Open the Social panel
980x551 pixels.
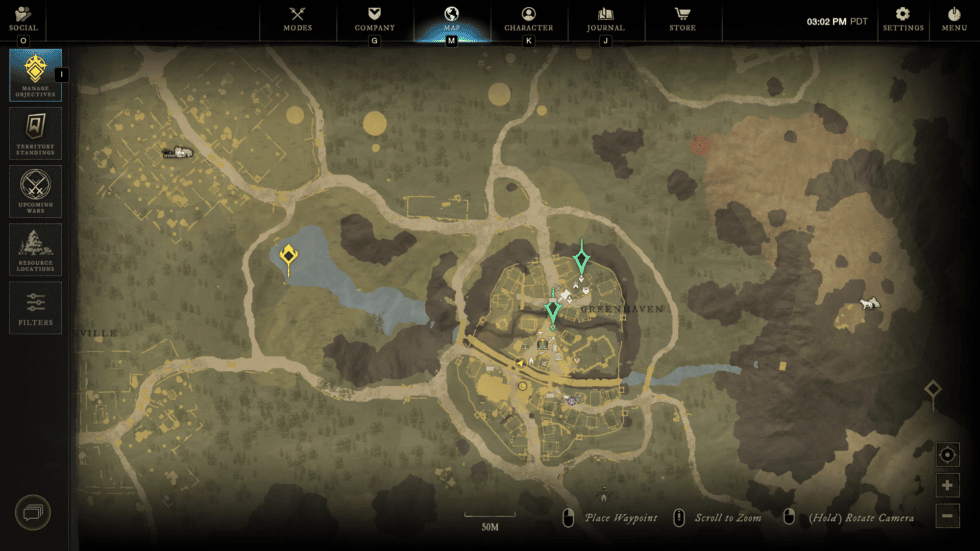[x=23, y=19]
